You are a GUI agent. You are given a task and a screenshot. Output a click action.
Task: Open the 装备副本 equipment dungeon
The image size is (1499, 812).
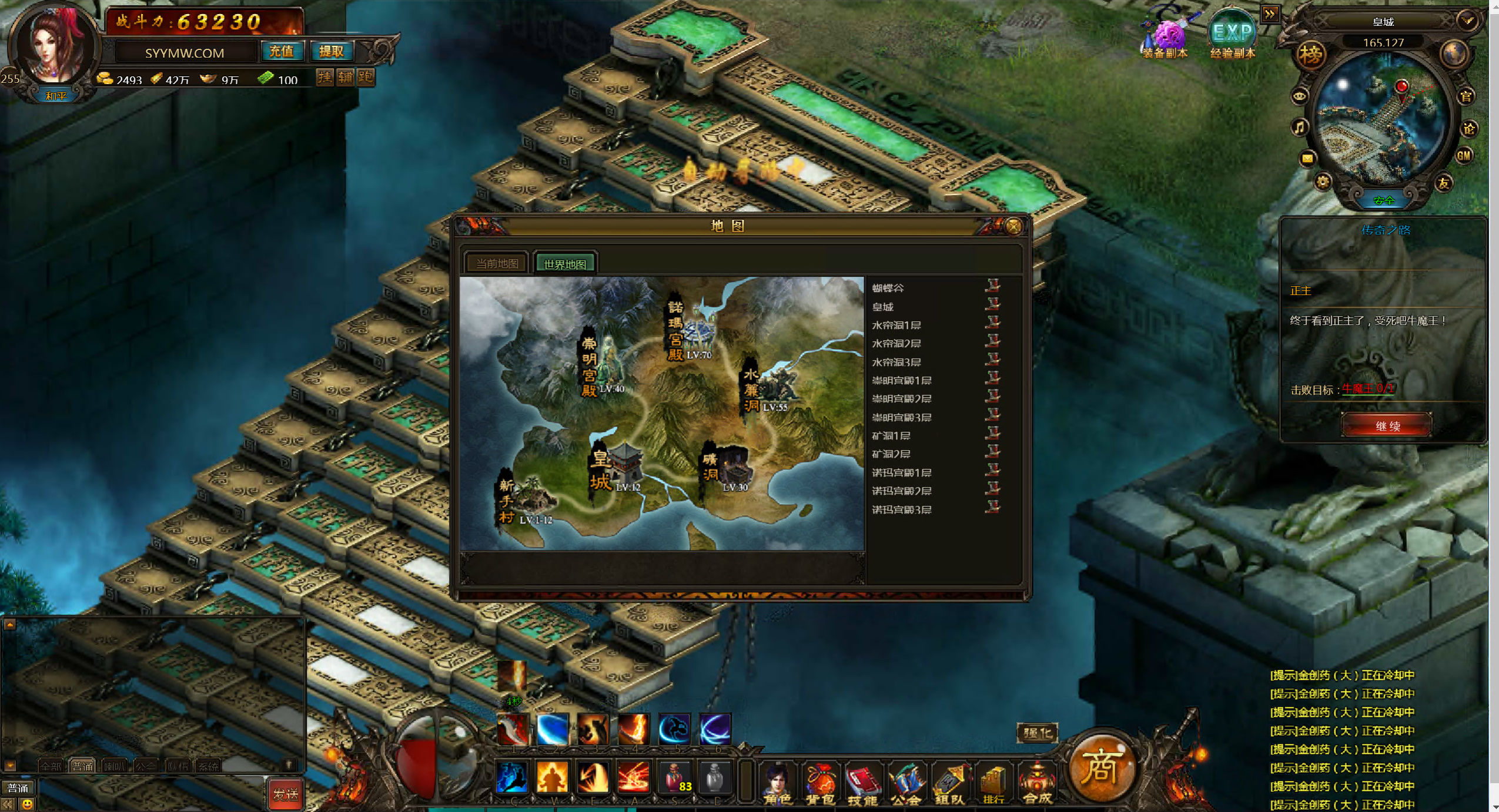tap(1166, 36)
